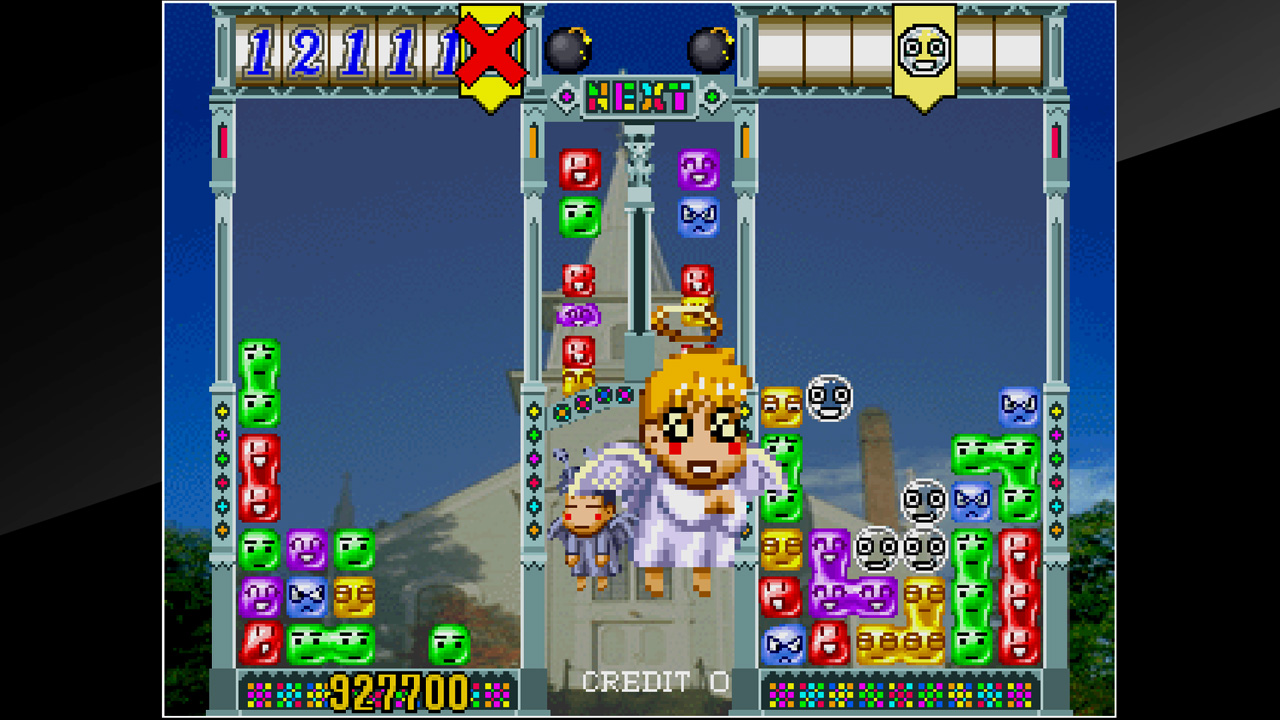The image size is (1280, 720).
Task: Click the white smiley bubble beside right playfield
Action: tap(832, 400)
